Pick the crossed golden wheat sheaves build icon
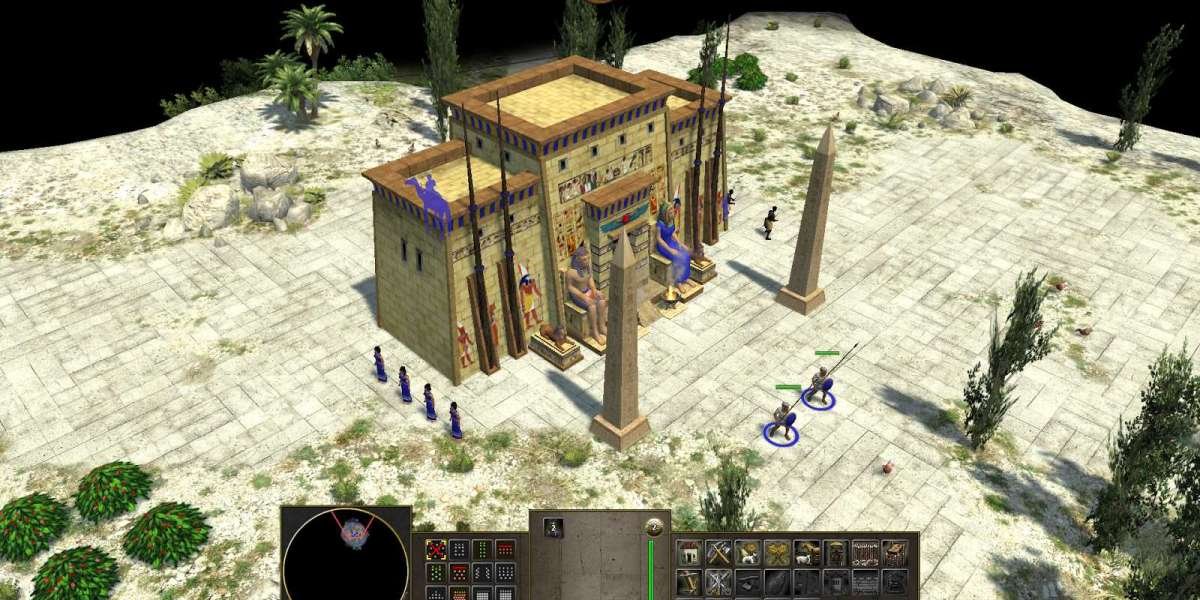Screen dimensions: 1200x600 [x=777, y=553]
